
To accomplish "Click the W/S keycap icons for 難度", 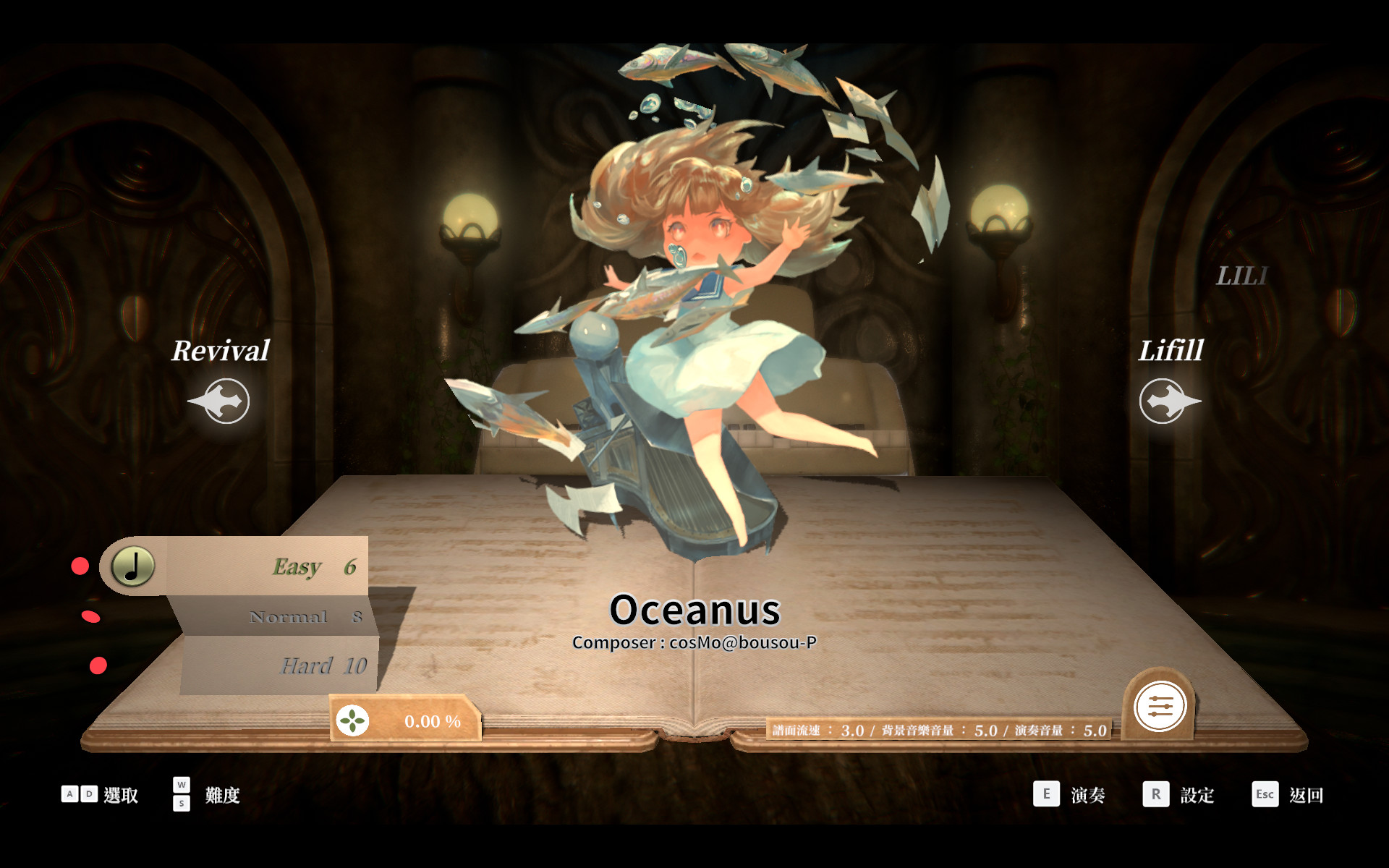I will point(182,793).
